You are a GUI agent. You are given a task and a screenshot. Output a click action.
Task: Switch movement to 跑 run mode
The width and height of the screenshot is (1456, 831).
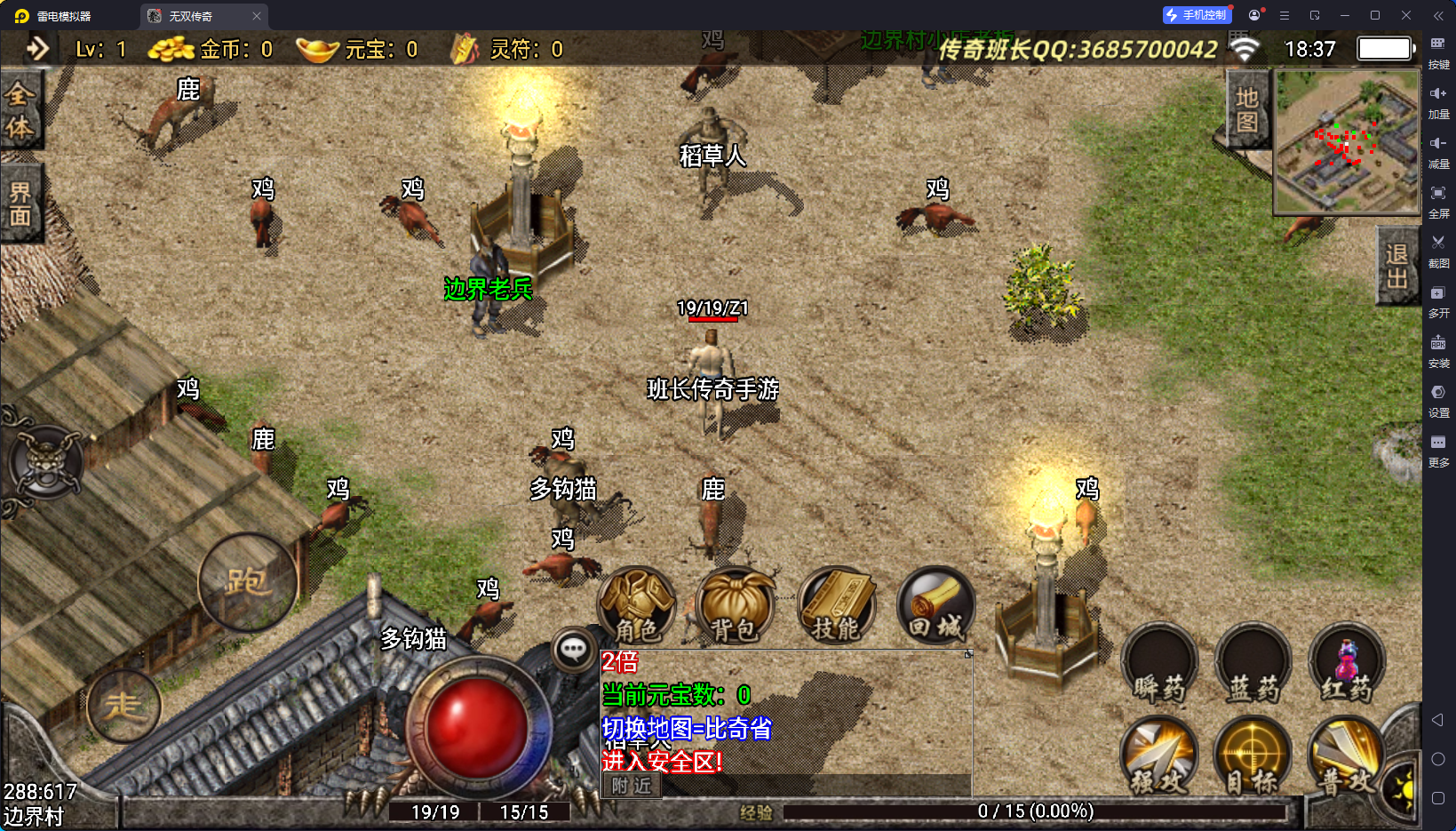[247, 583]
